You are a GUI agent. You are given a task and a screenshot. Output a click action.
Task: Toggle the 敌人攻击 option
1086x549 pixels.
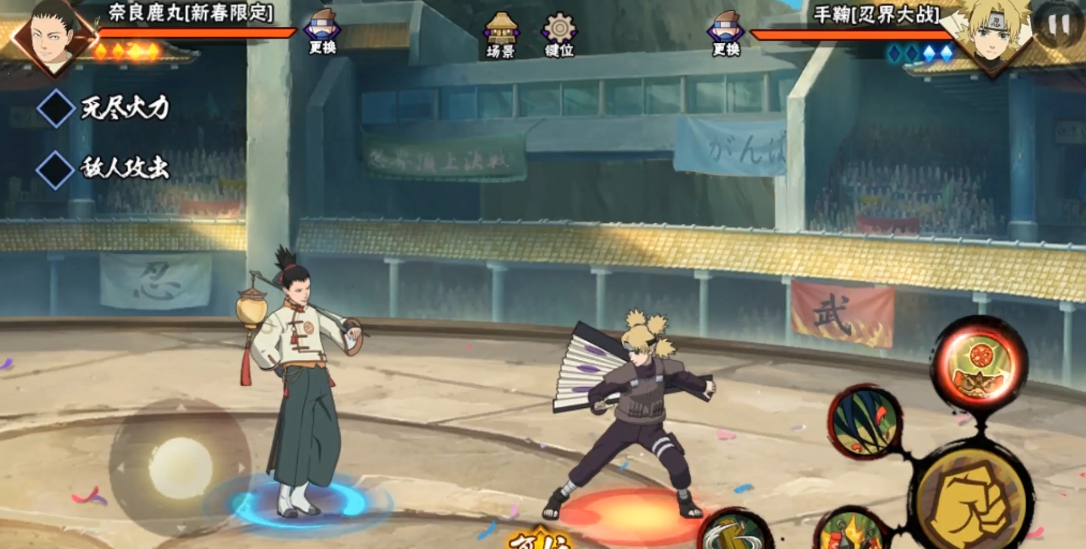click(56, 168)
